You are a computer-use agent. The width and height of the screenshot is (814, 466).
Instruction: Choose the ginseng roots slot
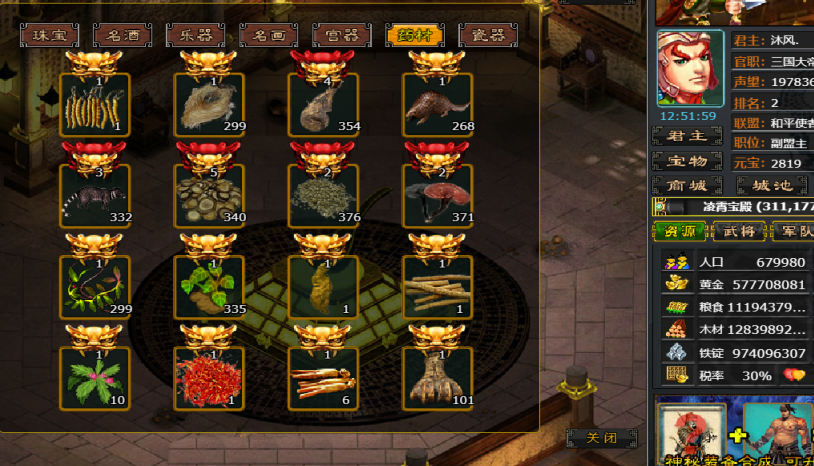[x=323, y=379]
